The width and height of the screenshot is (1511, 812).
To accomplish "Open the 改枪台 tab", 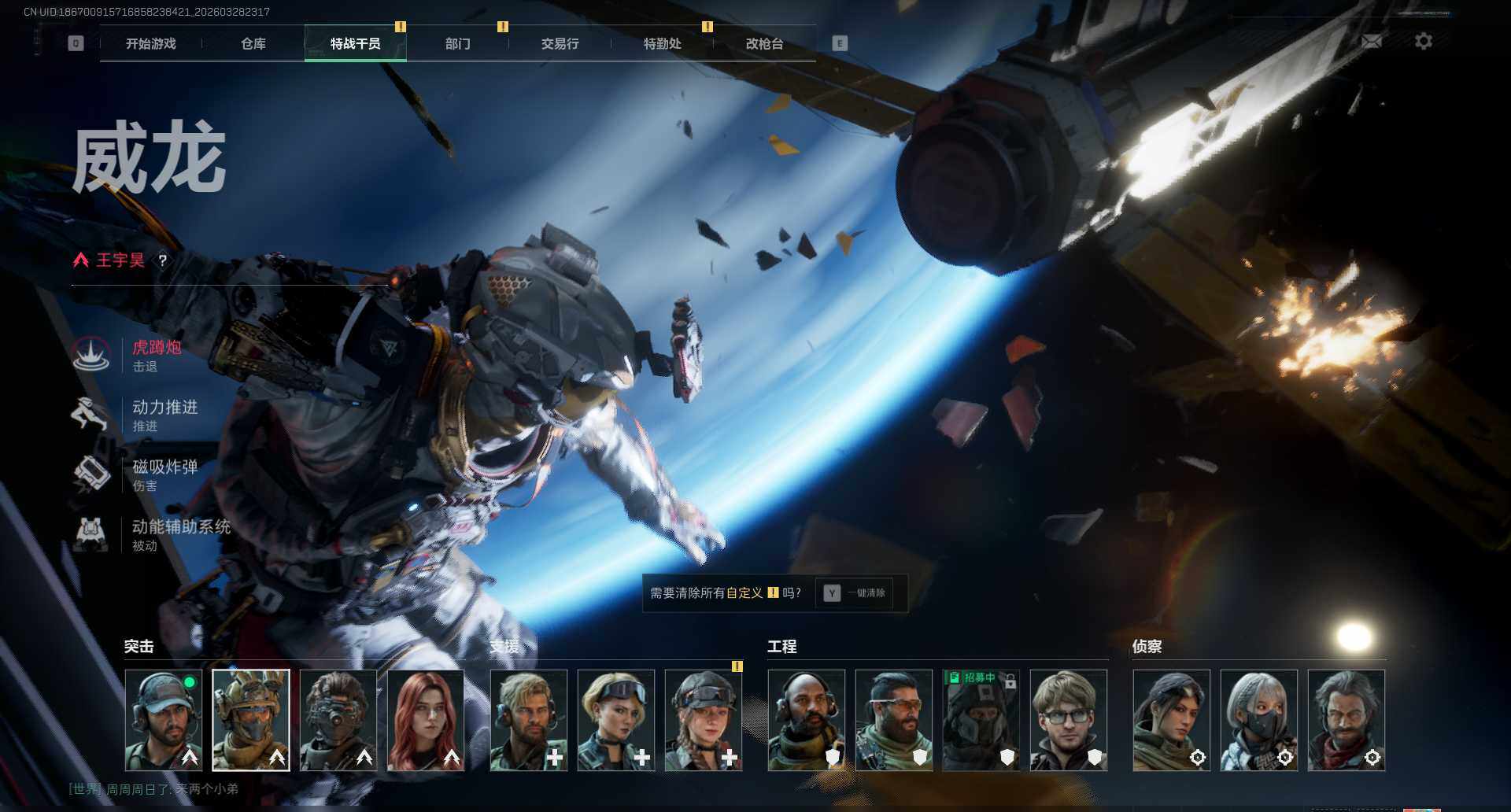I will (x=765, y=44).
